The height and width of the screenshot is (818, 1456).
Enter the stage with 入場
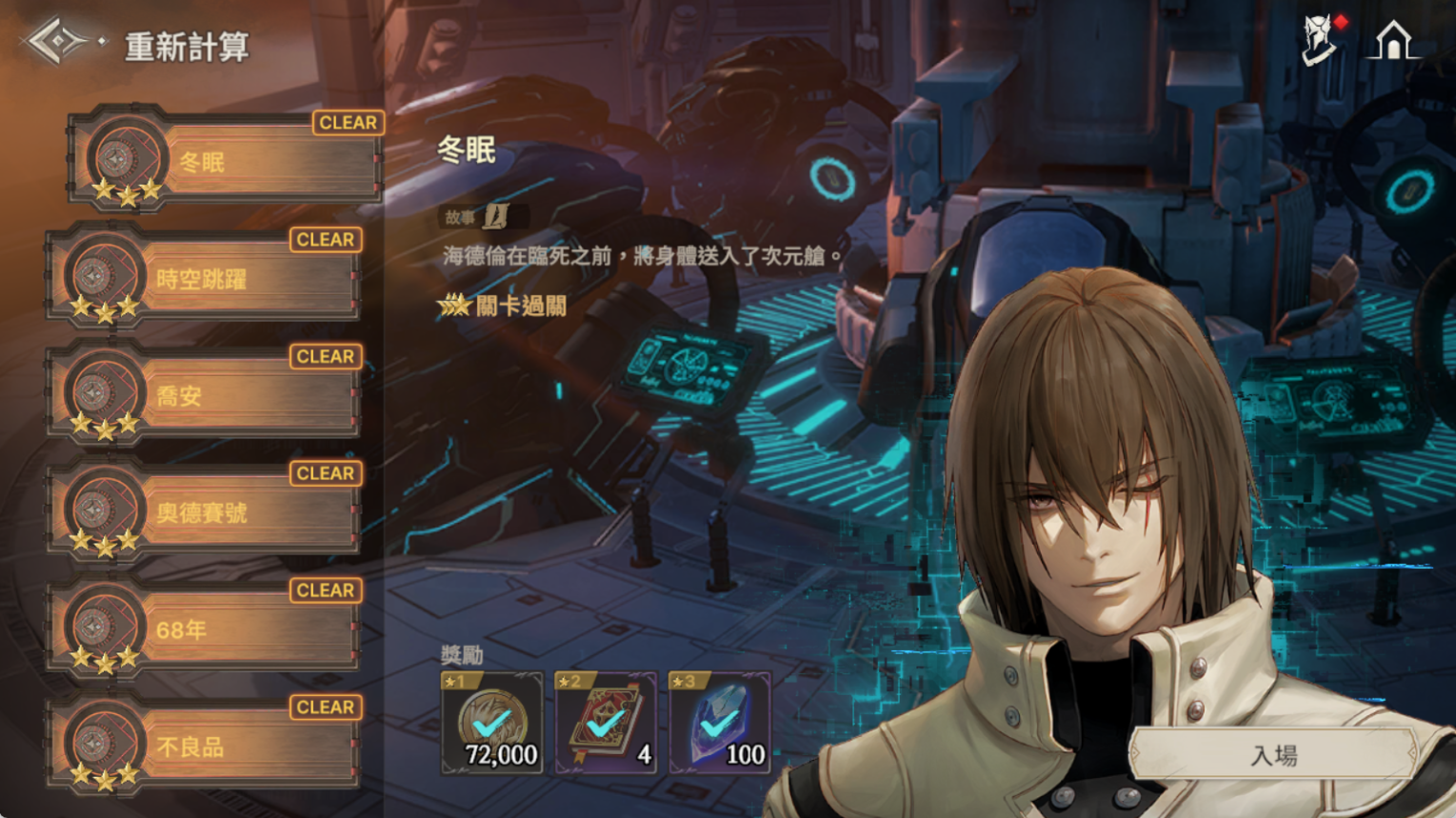point(1273,756)
